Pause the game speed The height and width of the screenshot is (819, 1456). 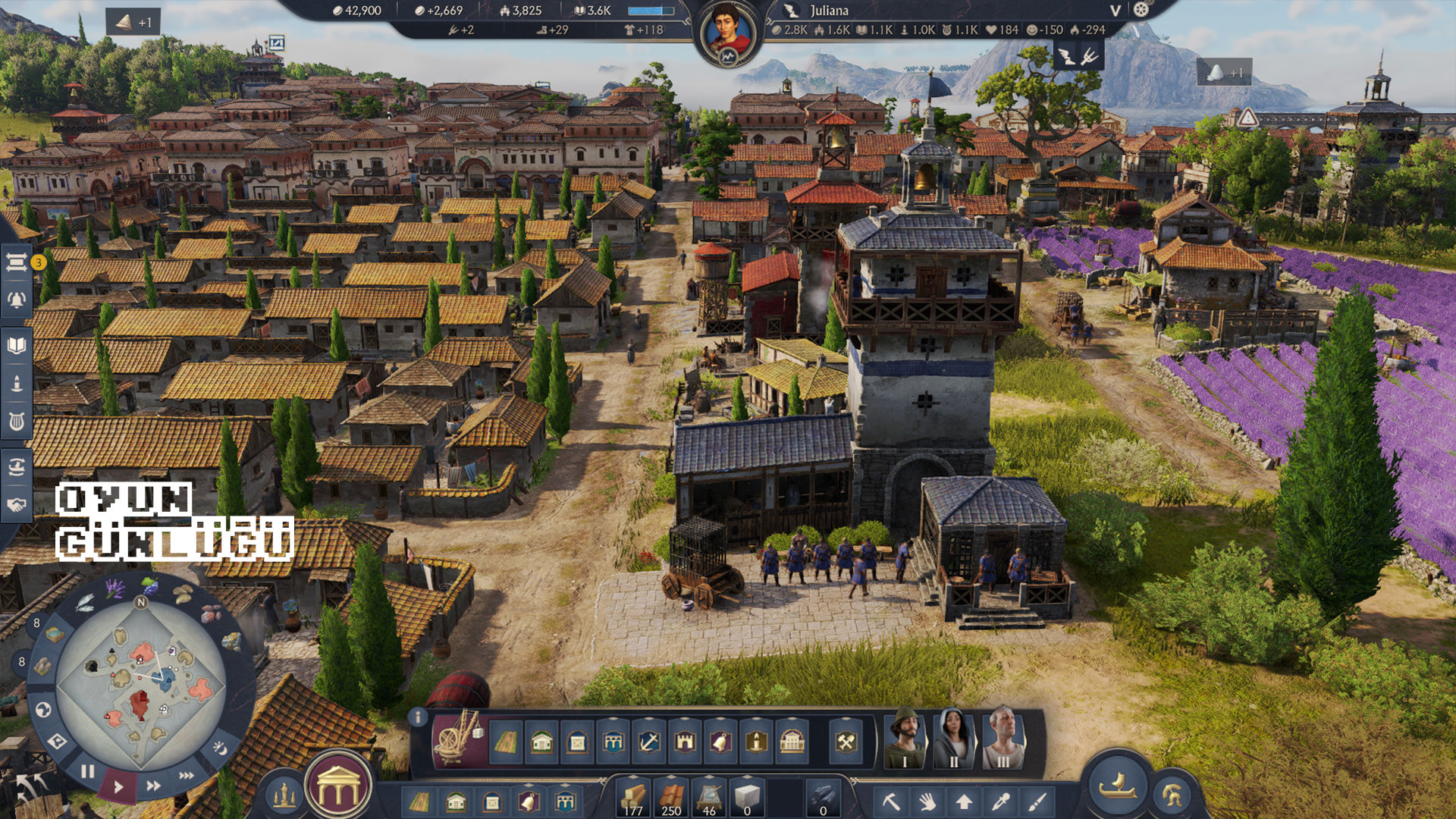coord(88,771)
